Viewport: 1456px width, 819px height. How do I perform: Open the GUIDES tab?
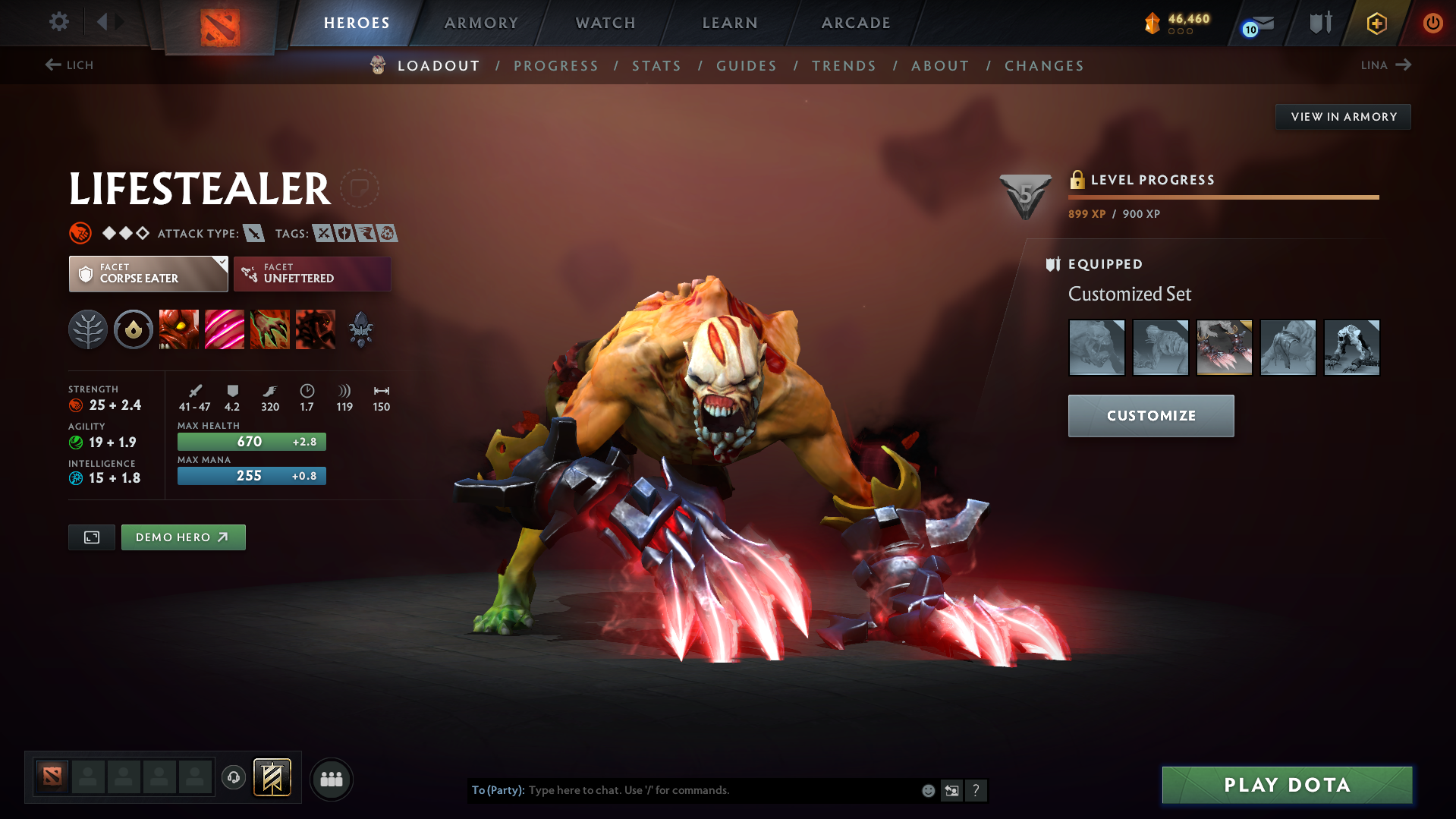pos(746,66)
